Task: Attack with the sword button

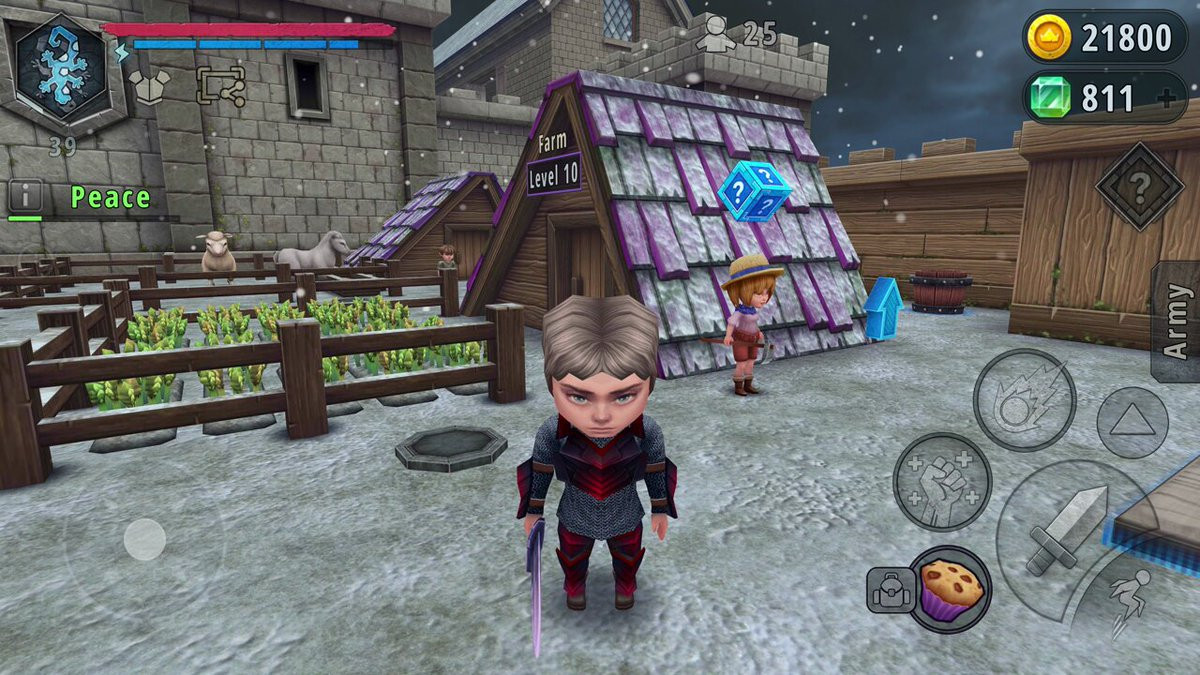Action: point(1066,528)
